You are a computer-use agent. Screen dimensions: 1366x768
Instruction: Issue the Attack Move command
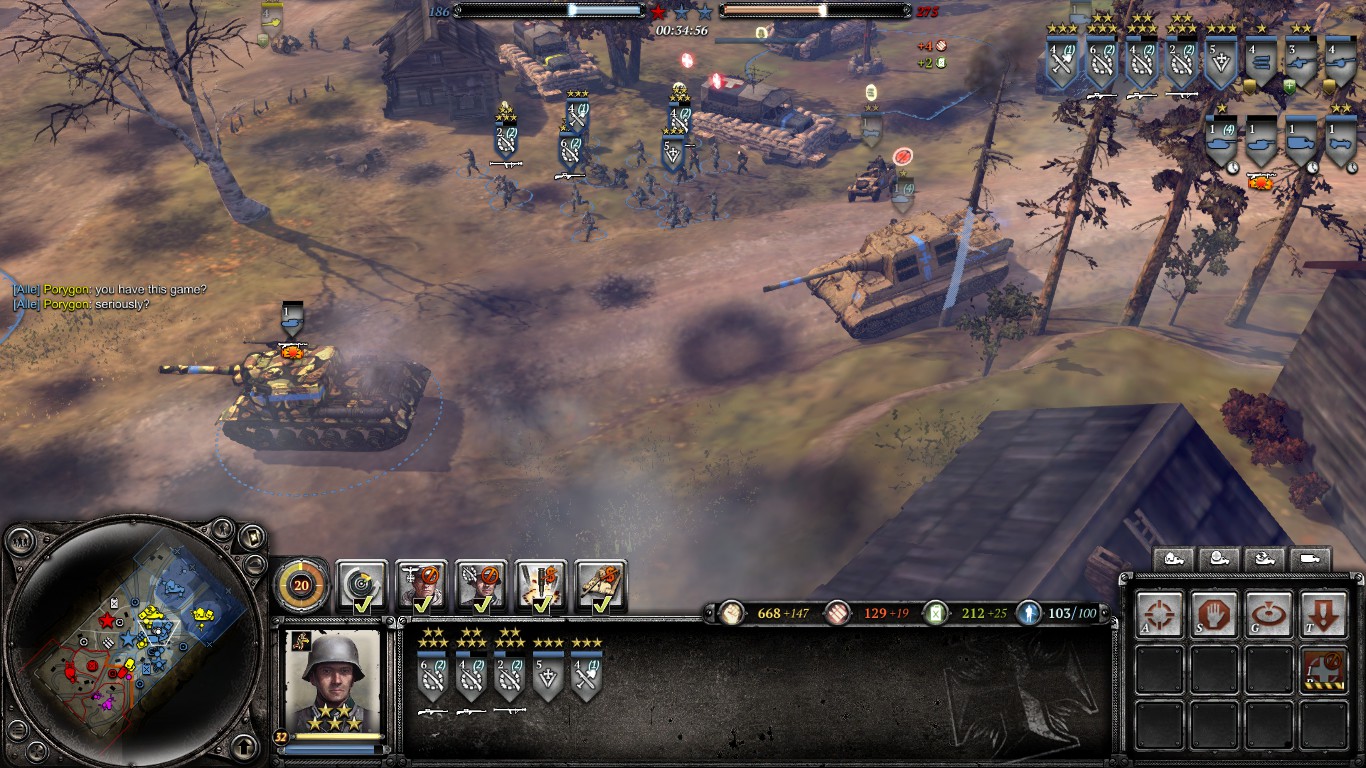tap(1160, 614)
